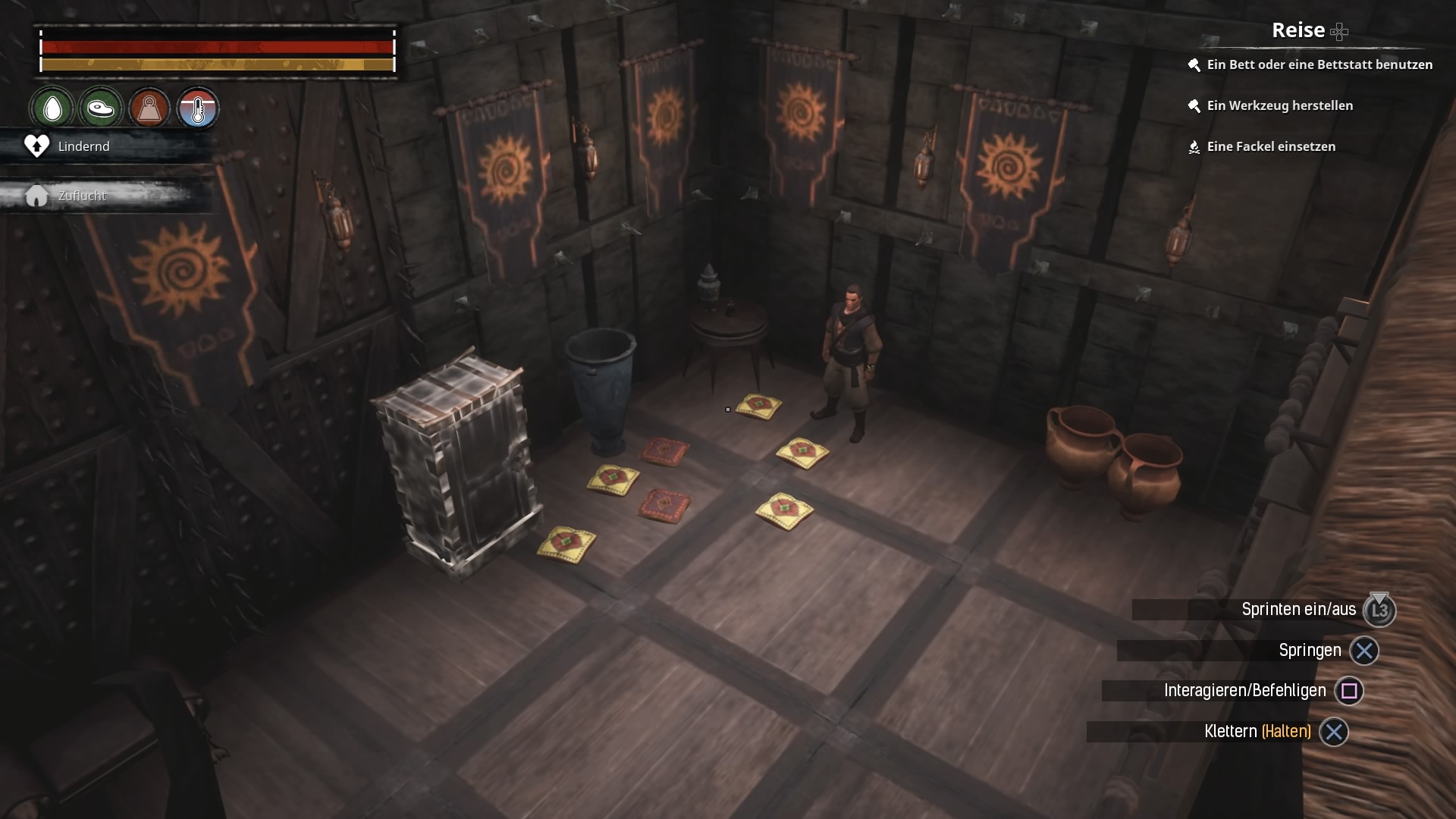Choose the 'Ein Werkzeug herstellen' objective
1456x819 pixels.
click(1279, 105)
